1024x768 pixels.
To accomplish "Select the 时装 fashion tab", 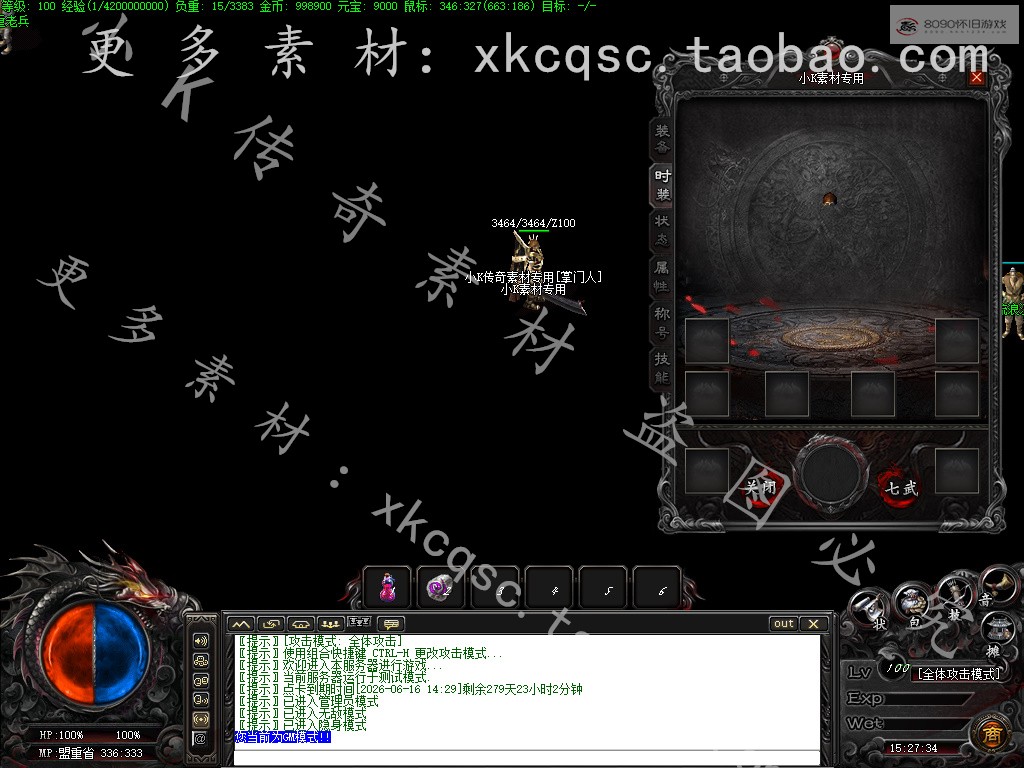I will pyautogui.click(x=662, y=185).
